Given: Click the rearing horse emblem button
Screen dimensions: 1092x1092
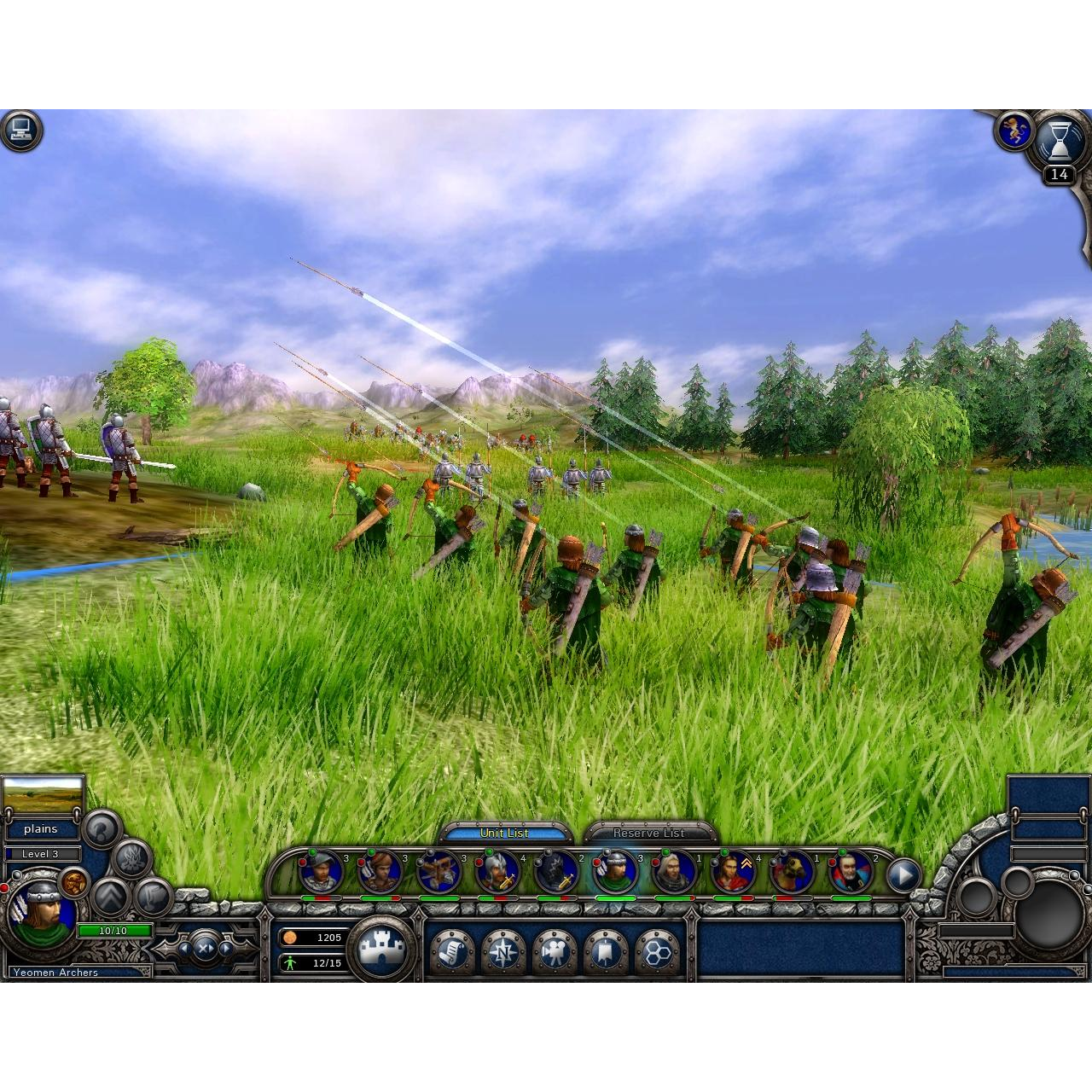Looking at the screenshot, I should tap(1014, 131).
